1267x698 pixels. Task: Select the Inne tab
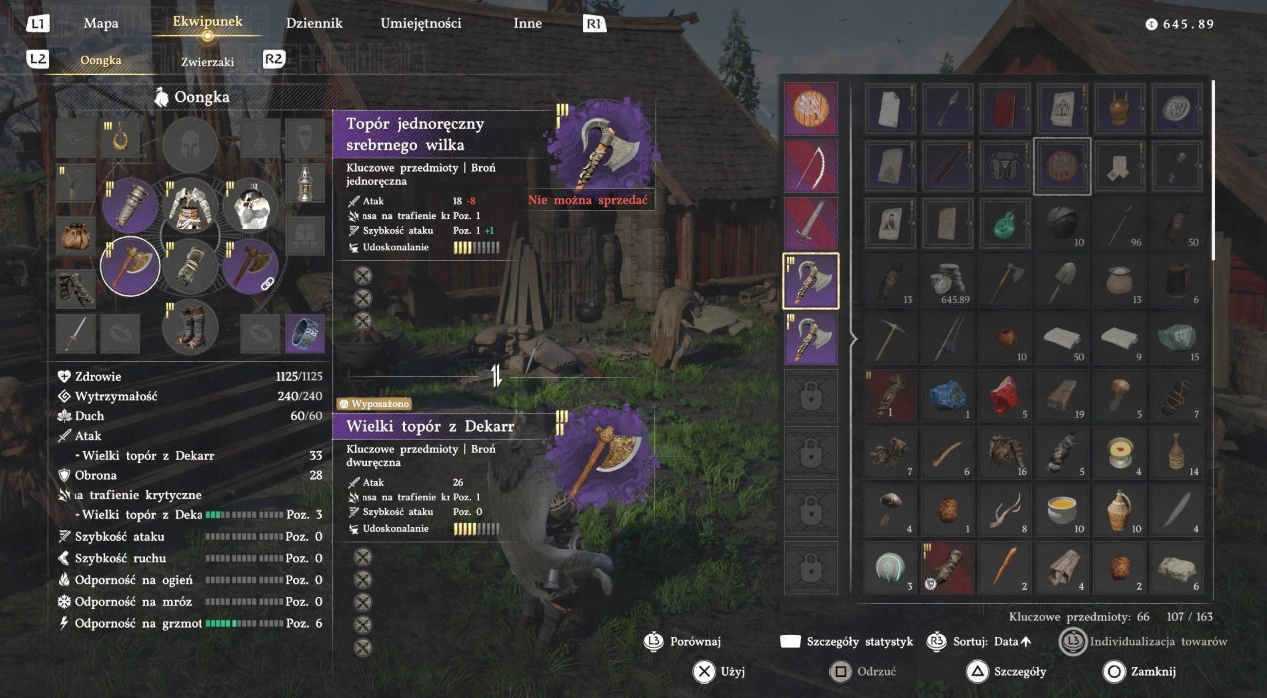(527, 23)
